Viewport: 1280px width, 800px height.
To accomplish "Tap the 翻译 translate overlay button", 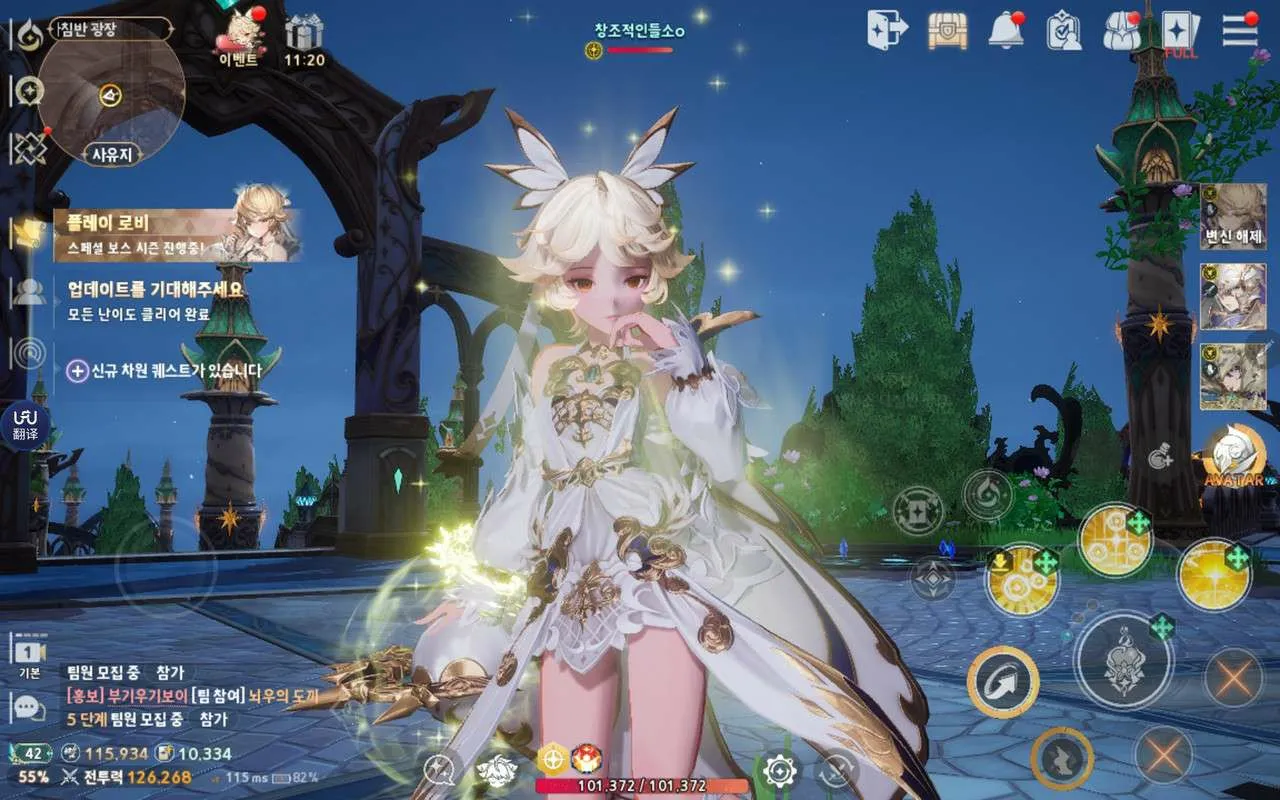I will coord(25,424).
